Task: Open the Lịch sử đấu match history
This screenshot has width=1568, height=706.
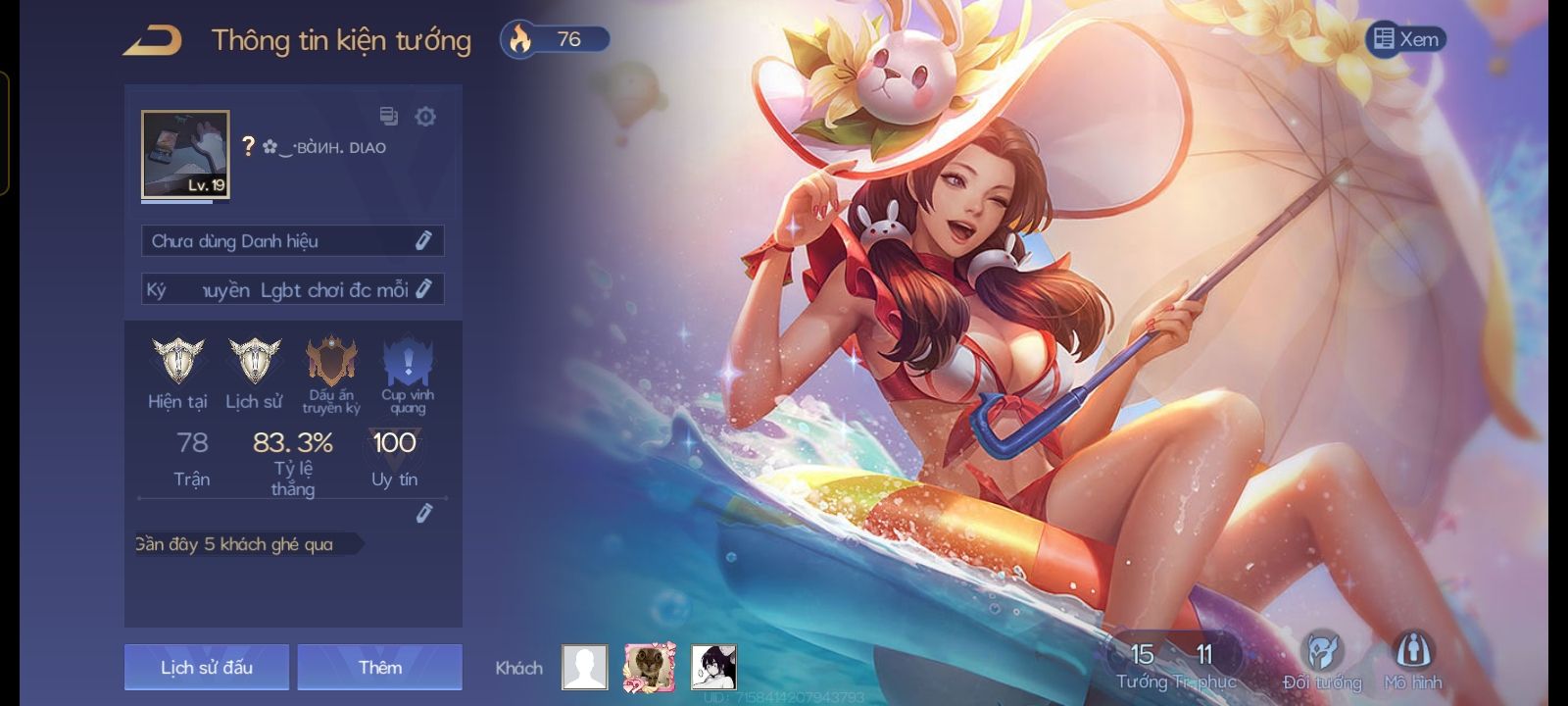Action: point(207,668)
